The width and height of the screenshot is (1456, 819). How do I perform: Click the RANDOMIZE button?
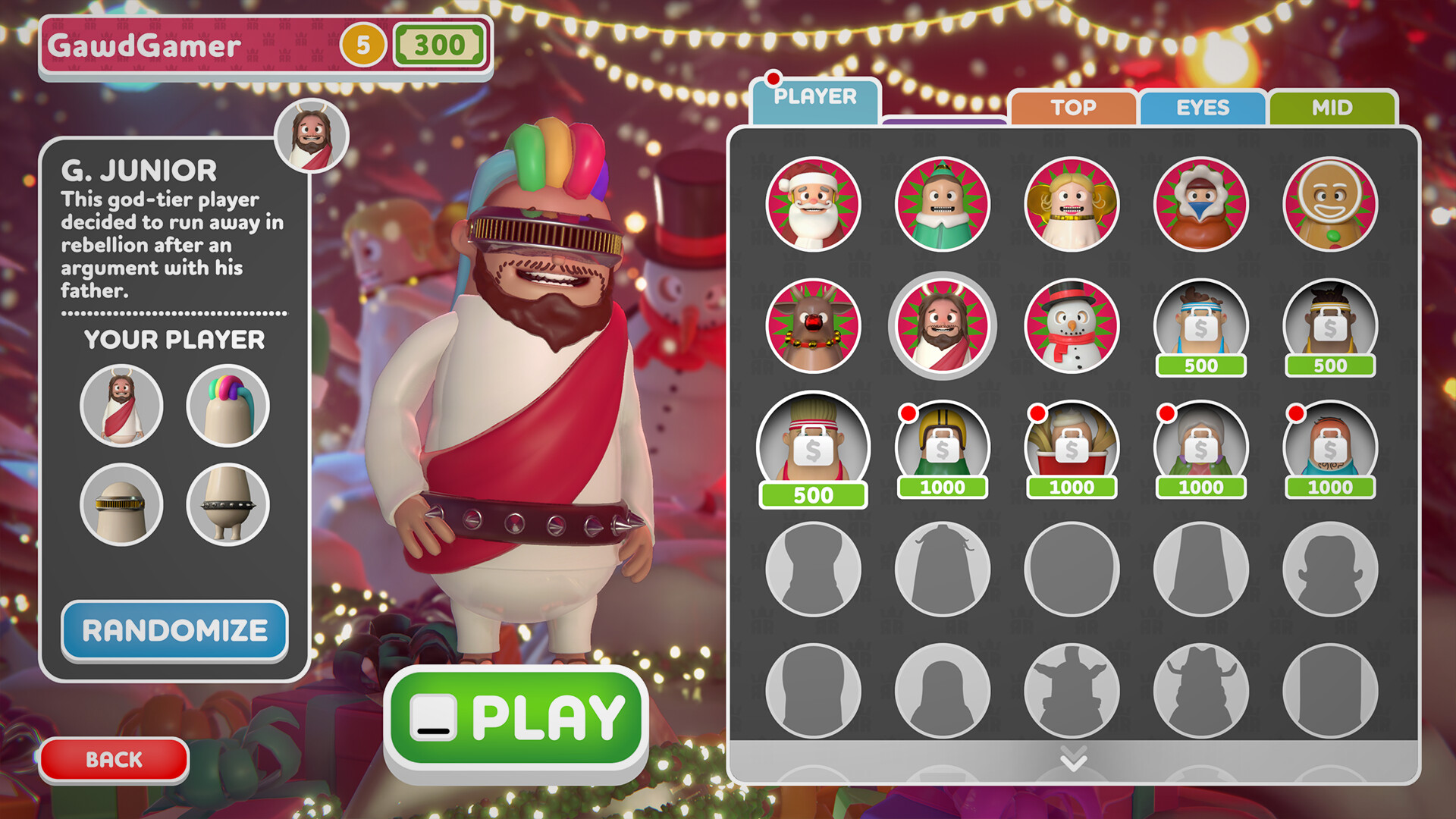176,629
